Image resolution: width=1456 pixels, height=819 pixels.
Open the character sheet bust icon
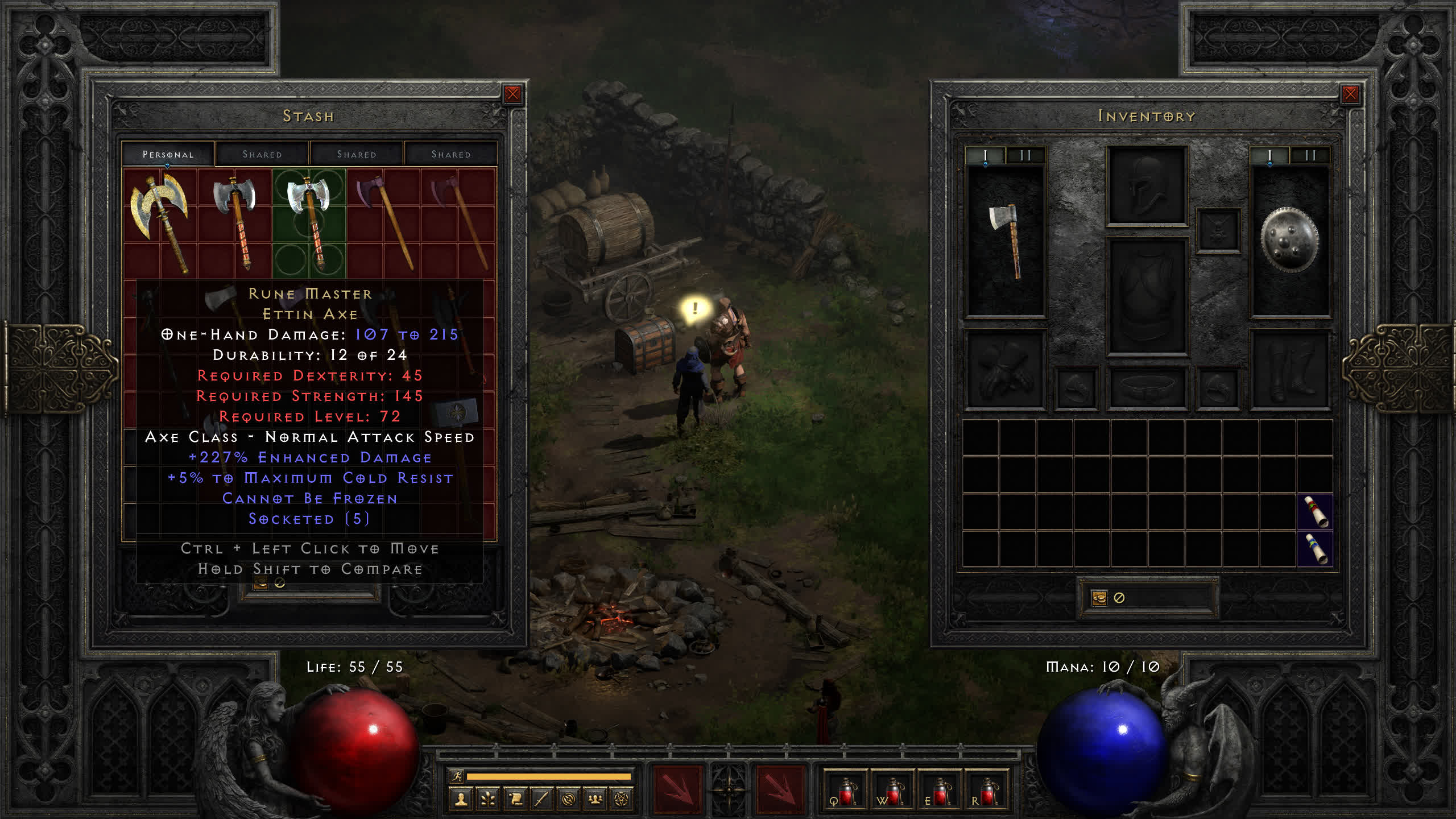click(461, 800)
